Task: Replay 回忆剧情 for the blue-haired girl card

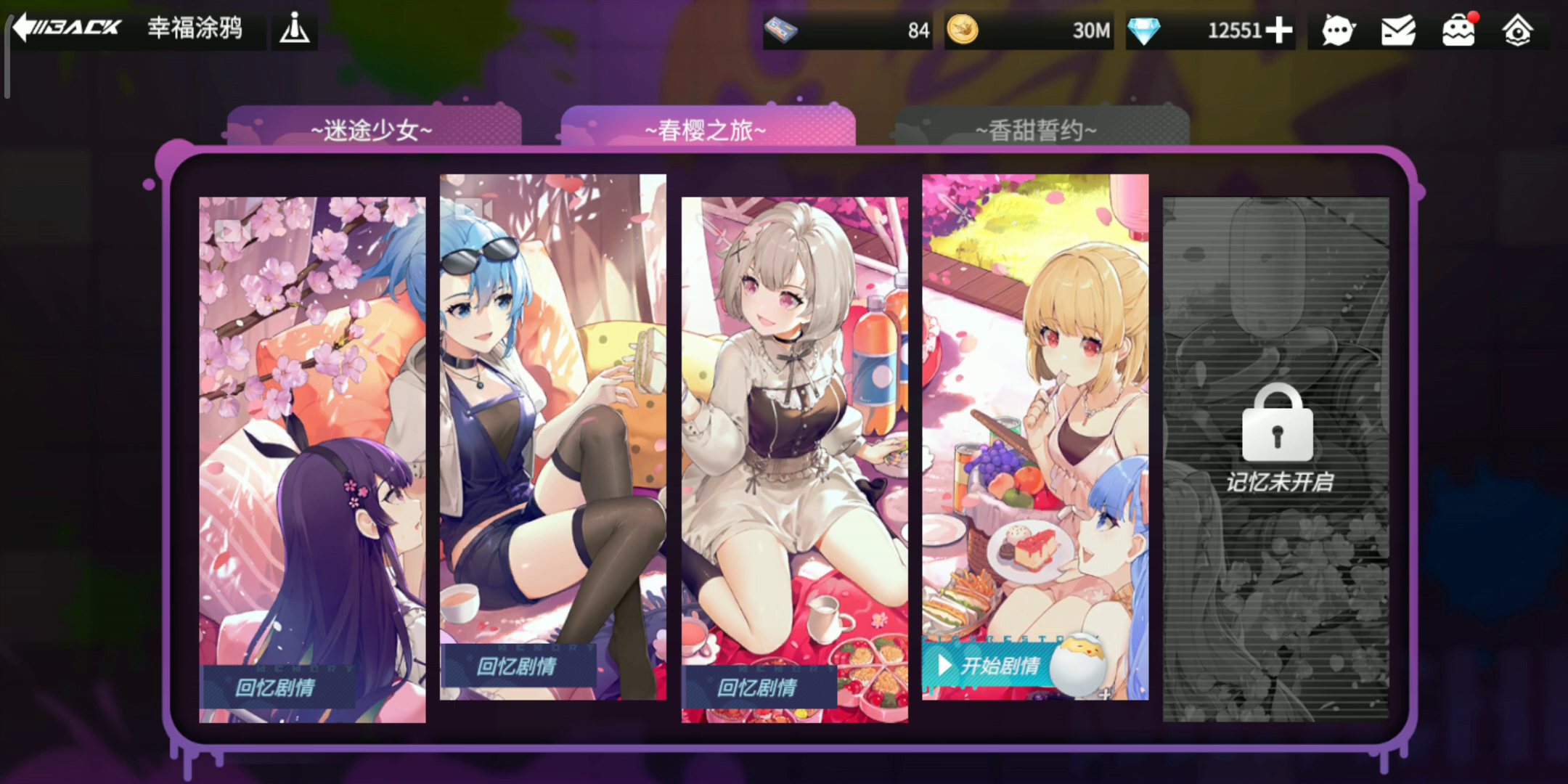Action: pyautogui.click(x=517, y=665)
